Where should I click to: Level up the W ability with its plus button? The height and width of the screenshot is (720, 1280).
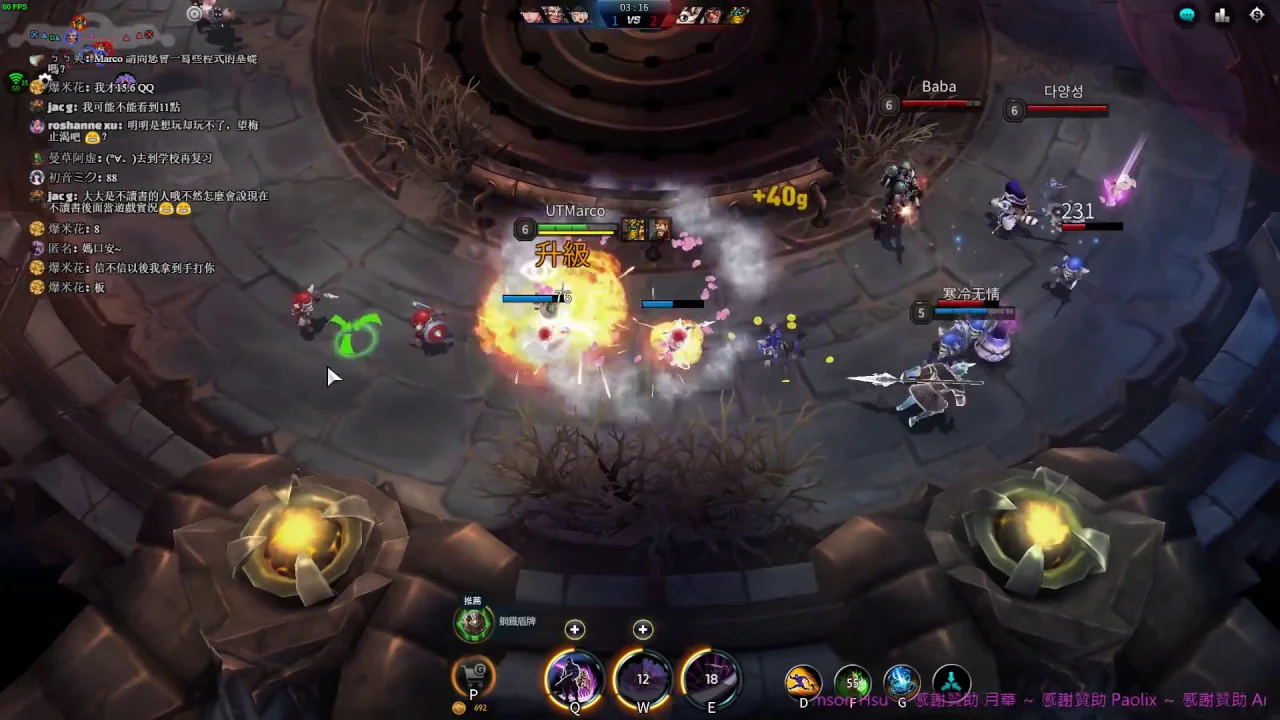click(643, 629)
